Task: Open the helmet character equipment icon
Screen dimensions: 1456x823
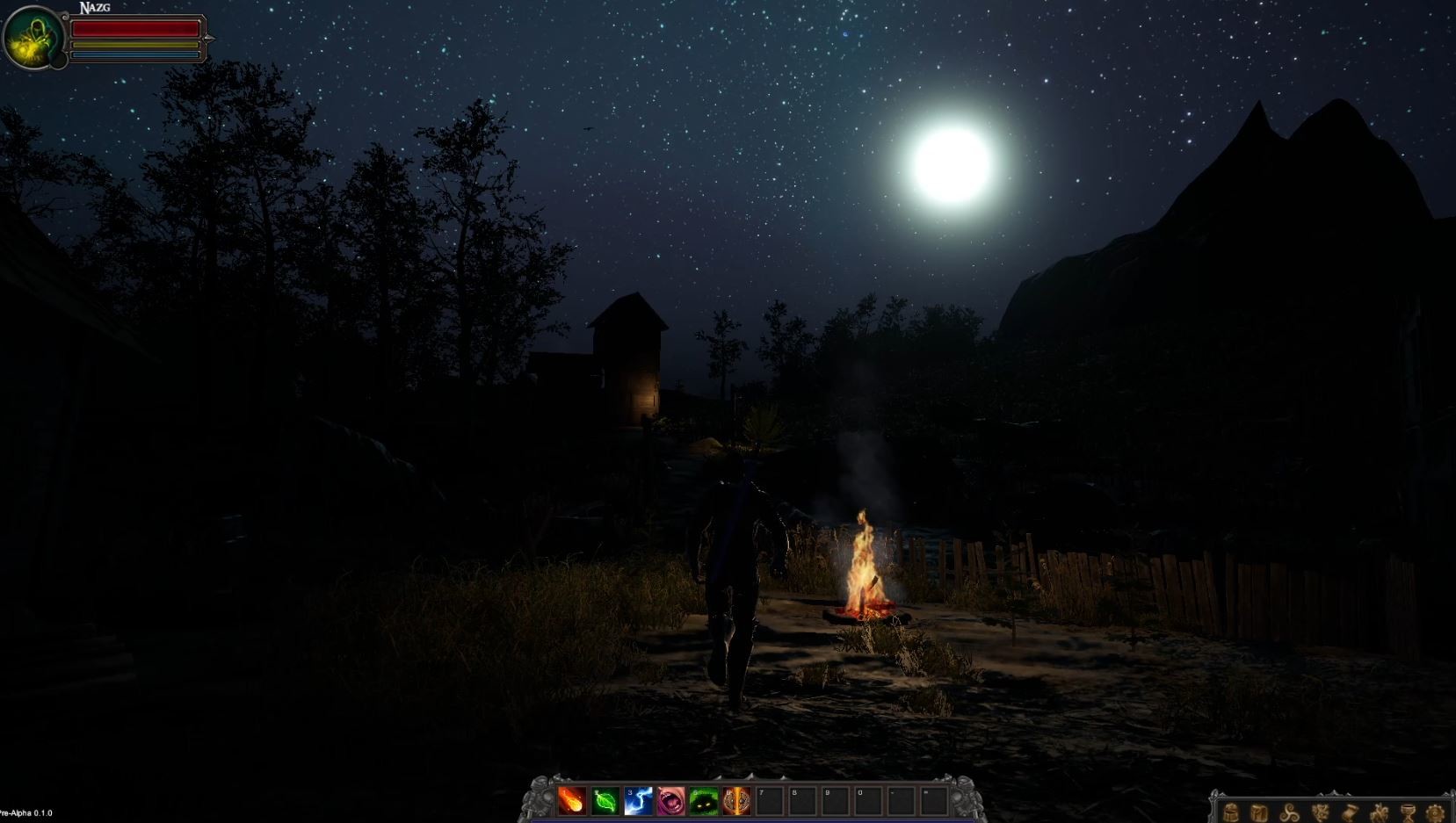Action: pos(1233,812)
